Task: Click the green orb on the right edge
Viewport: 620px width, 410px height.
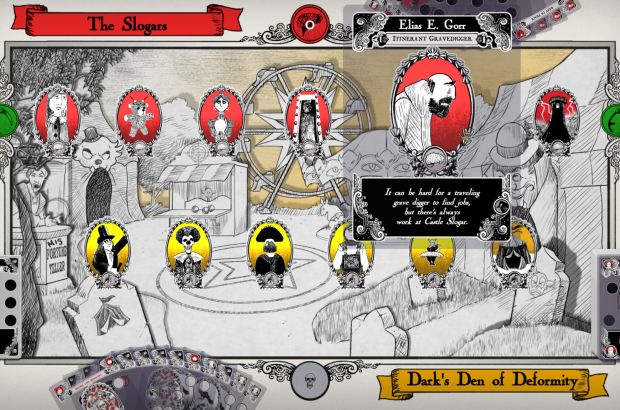Action: pyautogui.click(x=613, y=120)
